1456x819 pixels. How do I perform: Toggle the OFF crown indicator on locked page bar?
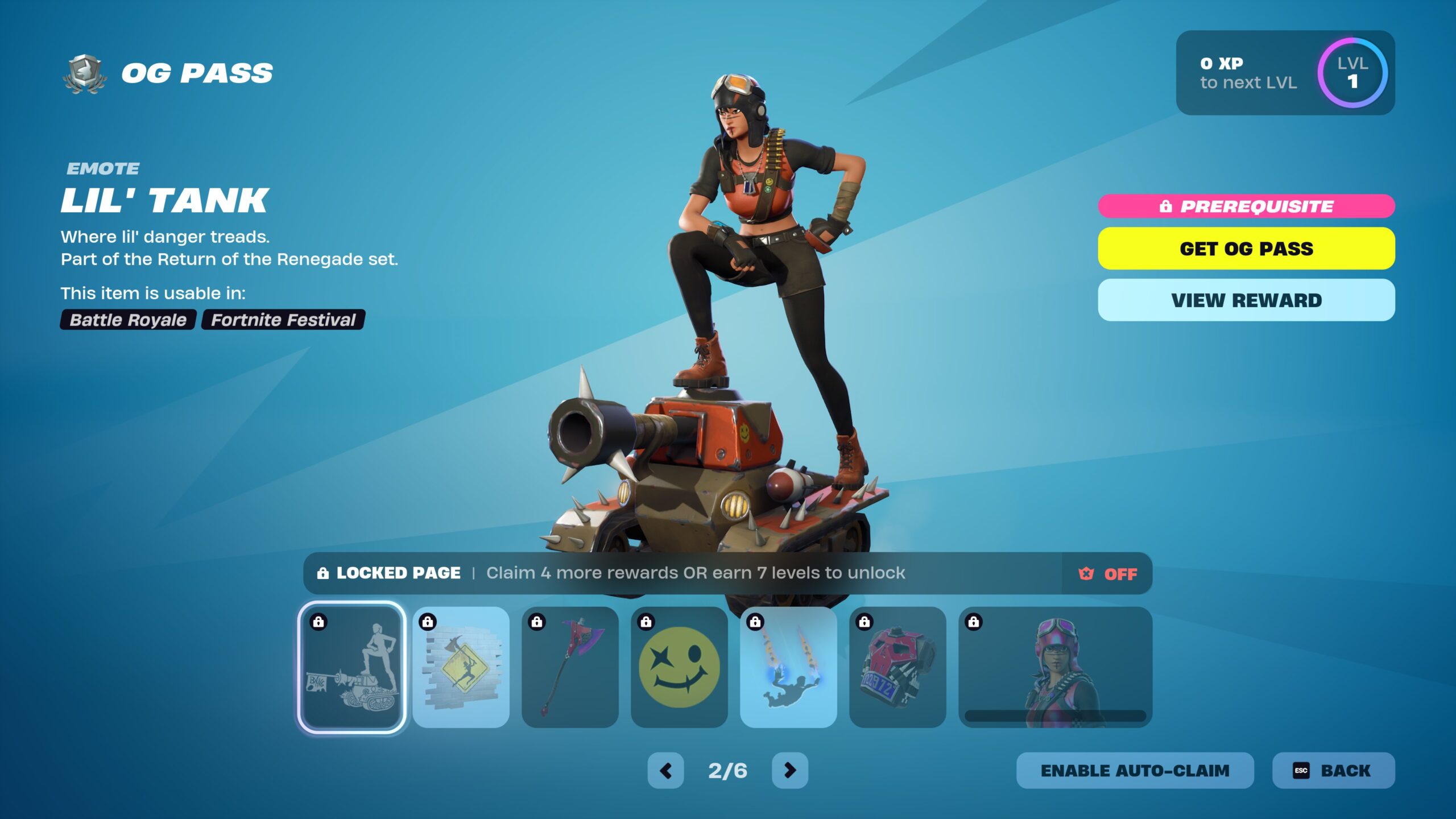click(1107, 573)
